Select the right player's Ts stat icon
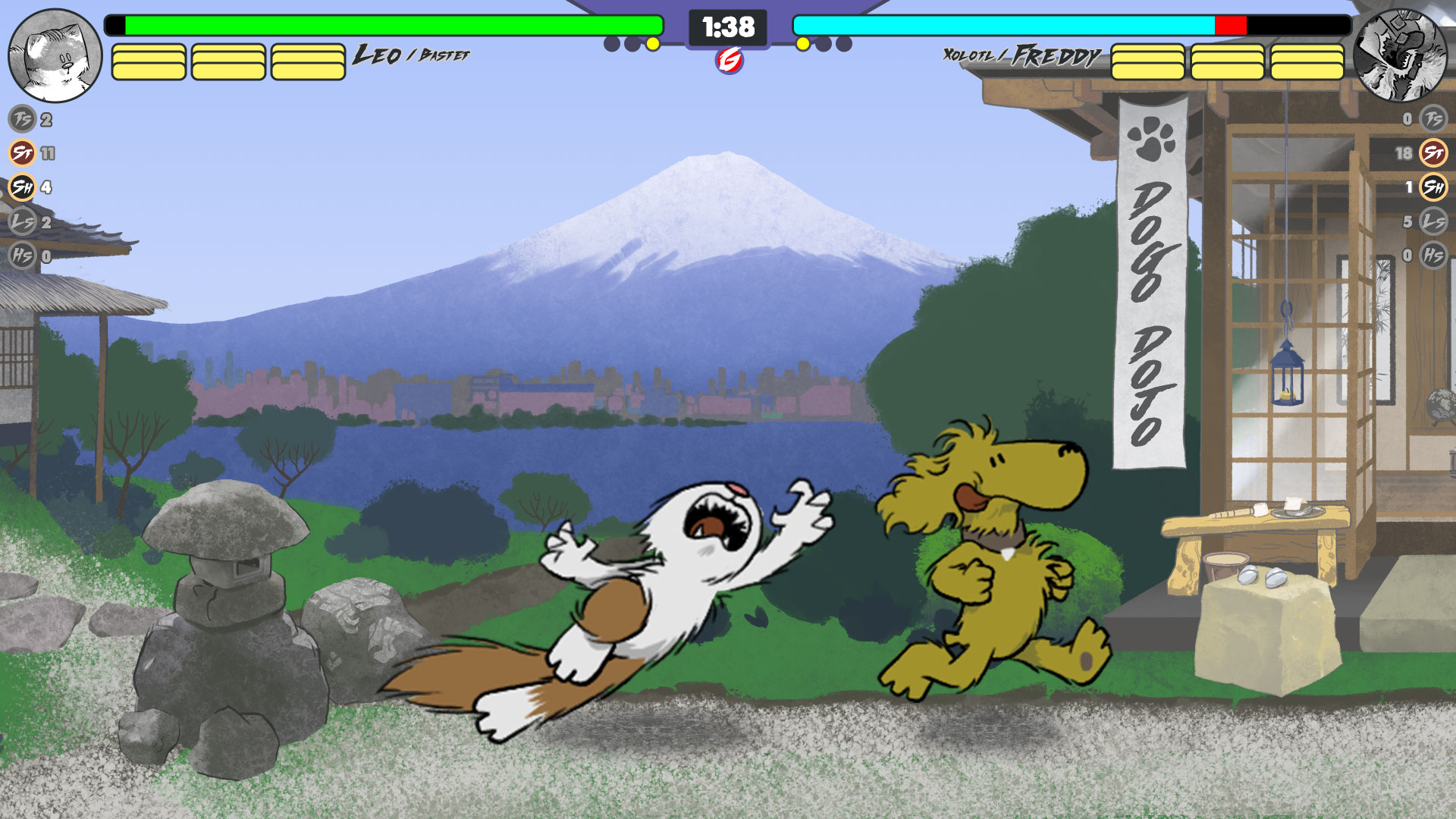 (1433, 118)
